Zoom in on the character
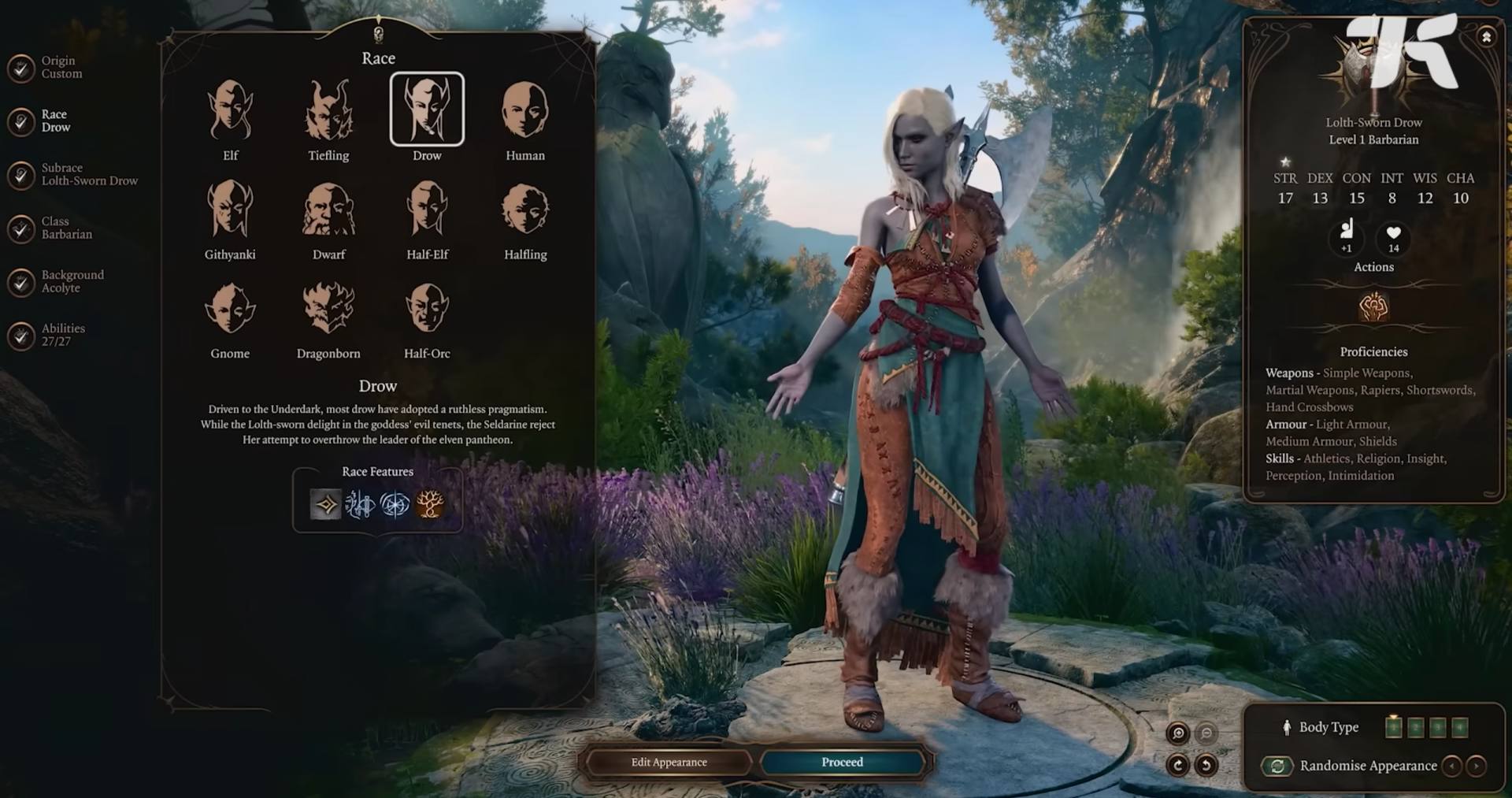The image size is (1512, 798). 1178,734
